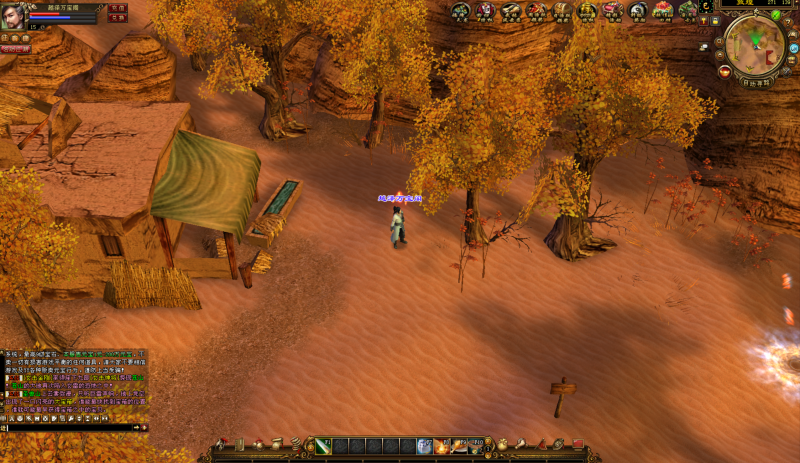Click the red flag icon on bottom bar
This screenshot has height=463, width=800.
[x=578, y=443]
